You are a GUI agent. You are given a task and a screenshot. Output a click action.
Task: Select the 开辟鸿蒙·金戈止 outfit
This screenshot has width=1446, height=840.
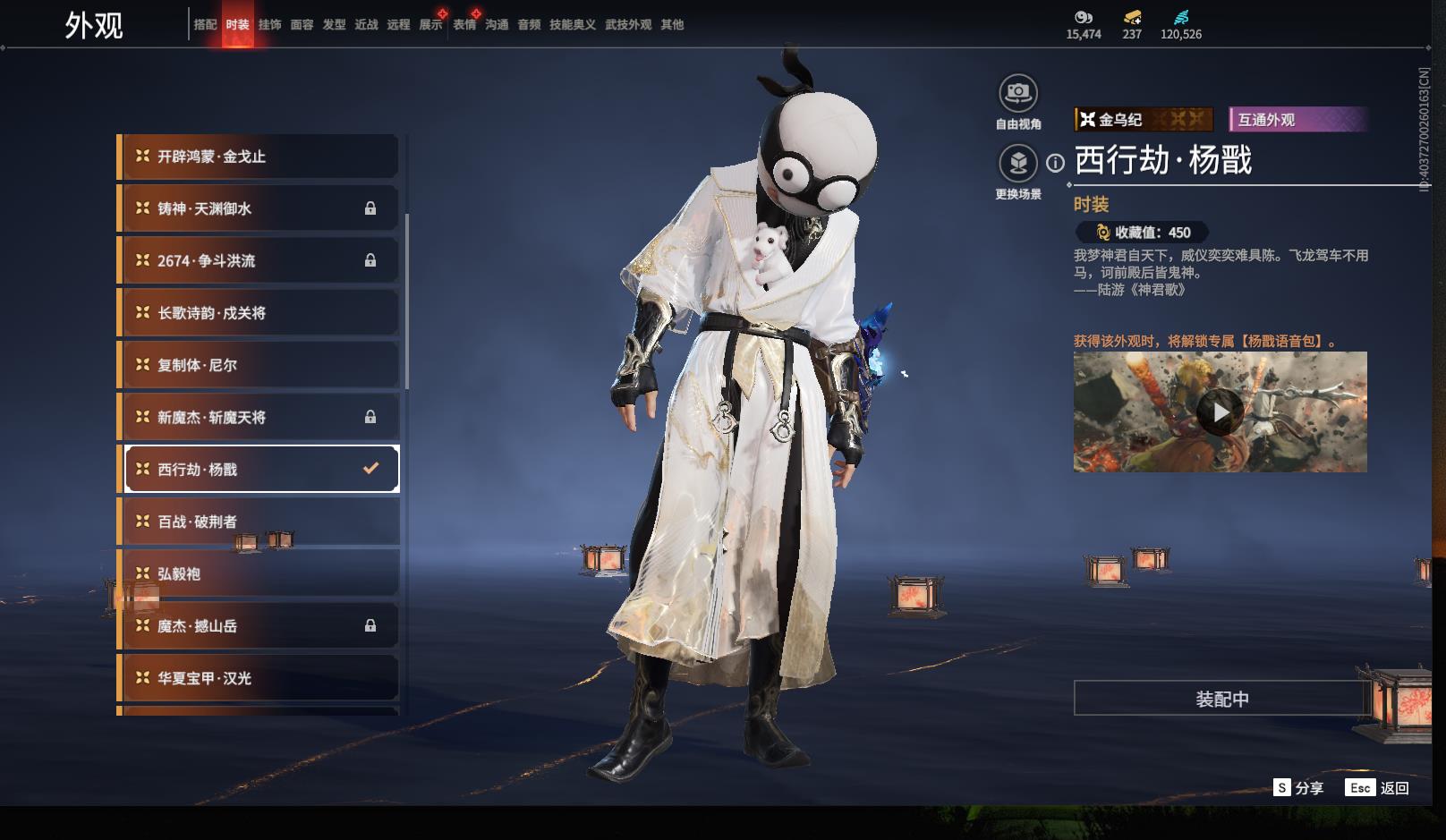point(259,157)
